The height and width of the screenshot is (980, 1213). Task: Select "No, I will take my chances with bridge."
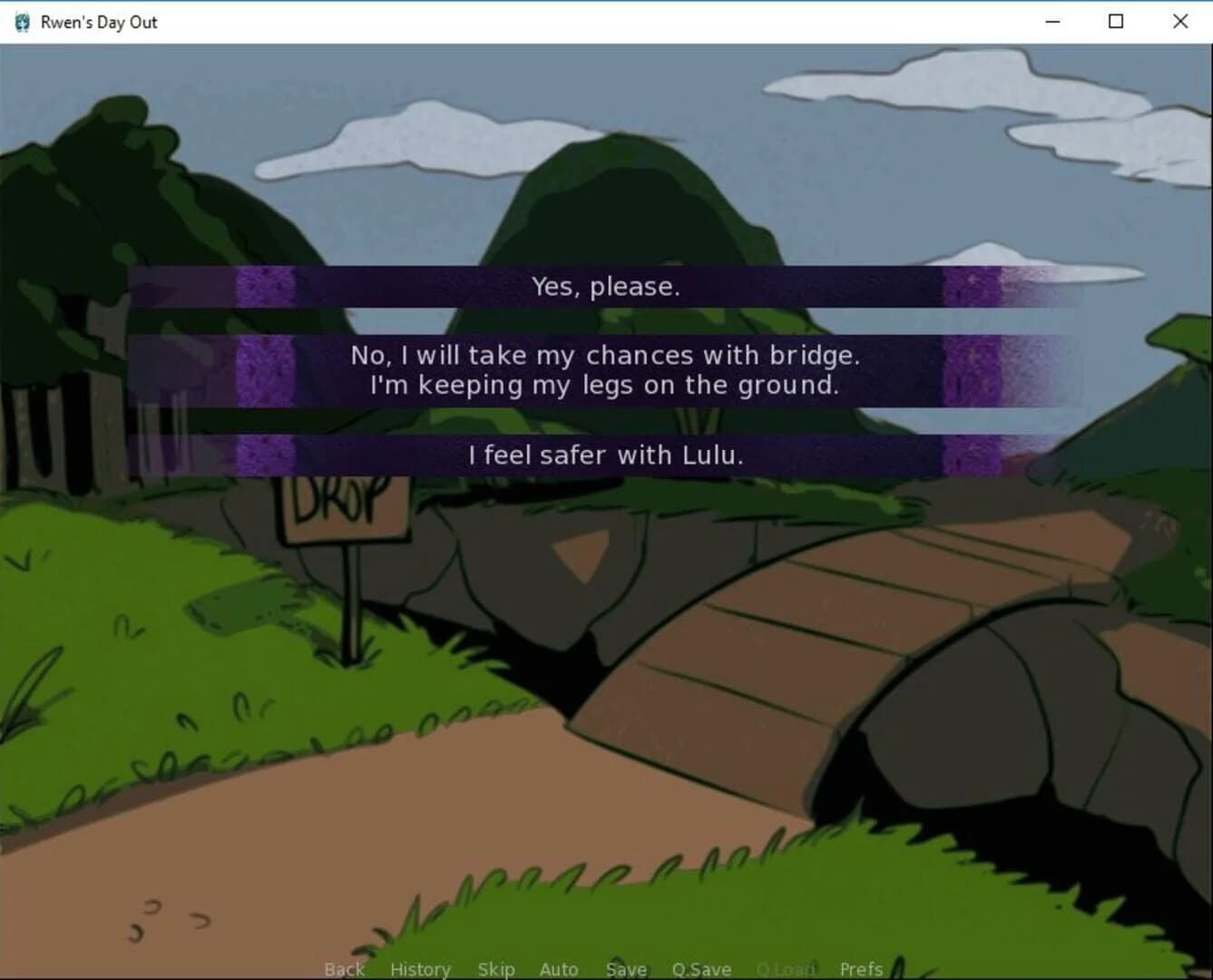[x=605, y=369]
